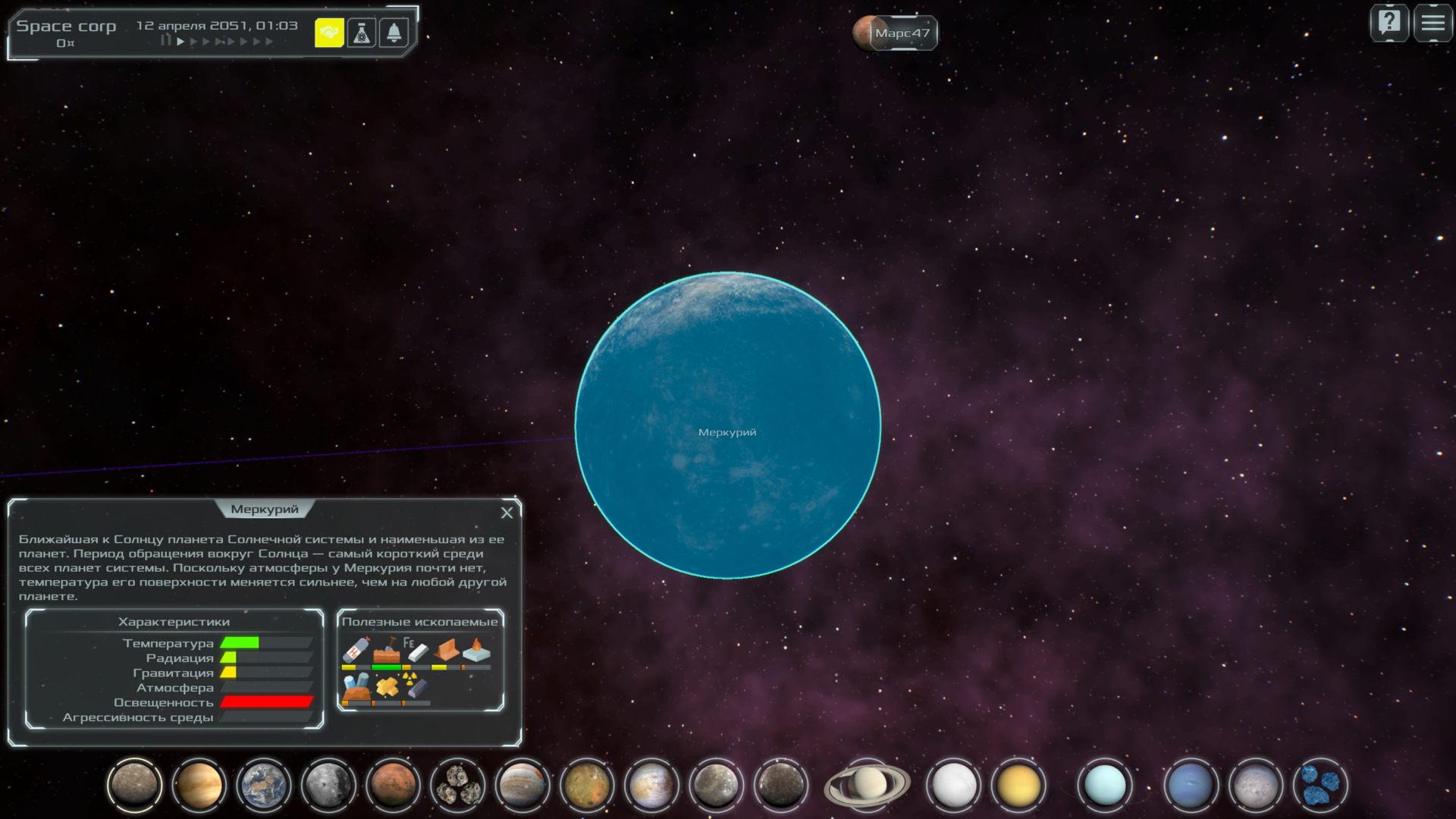The width and height of the screenshot is (1456, 819).
Task: Switch to Mars in the planet bar
Action: pos(393,784)
